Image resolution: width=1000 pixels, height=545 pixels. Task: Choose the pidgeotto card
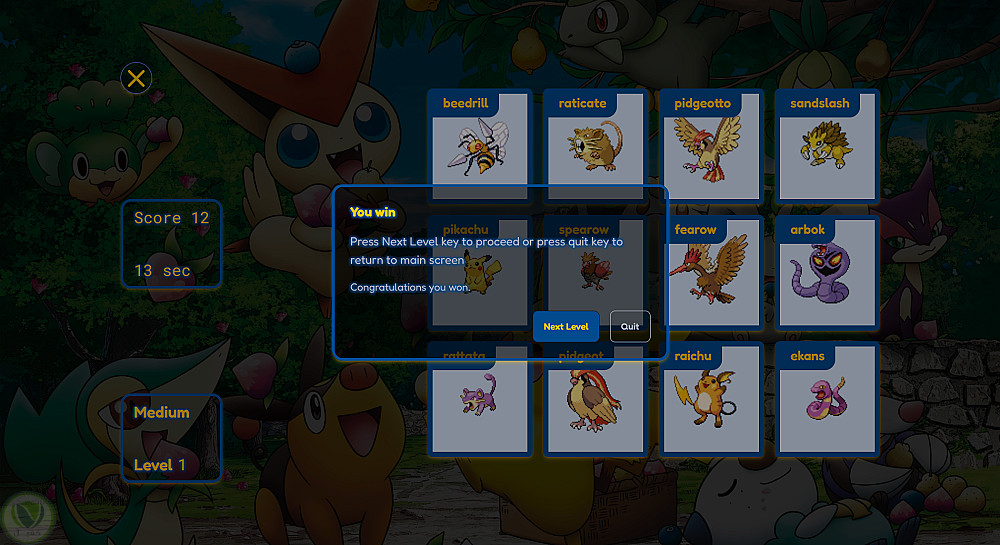tap(711, 145)
